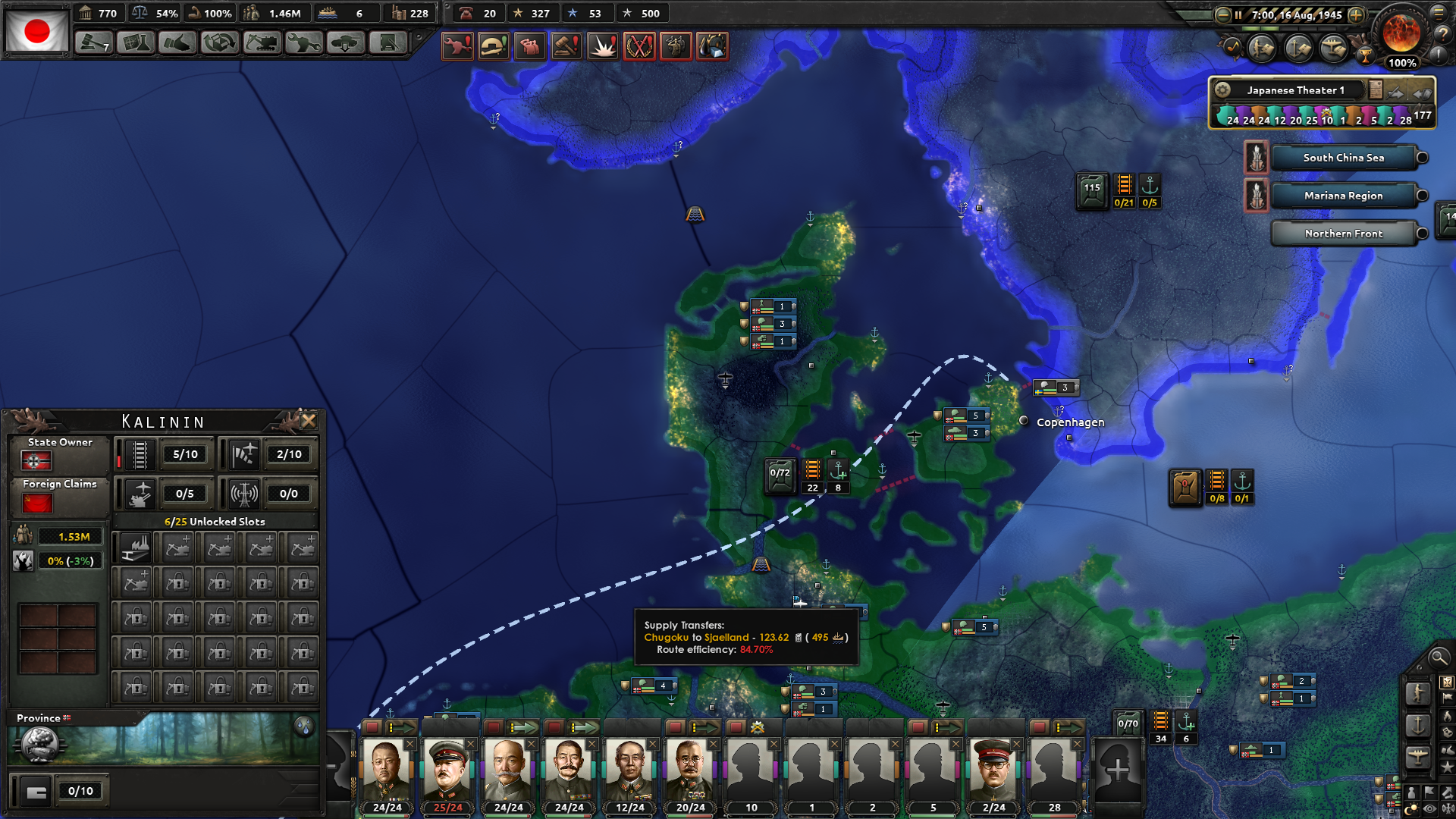Open the Decisions tab (gavel with 7)
The width and height of the screenshot is (1456, 819).
(92, 42)
